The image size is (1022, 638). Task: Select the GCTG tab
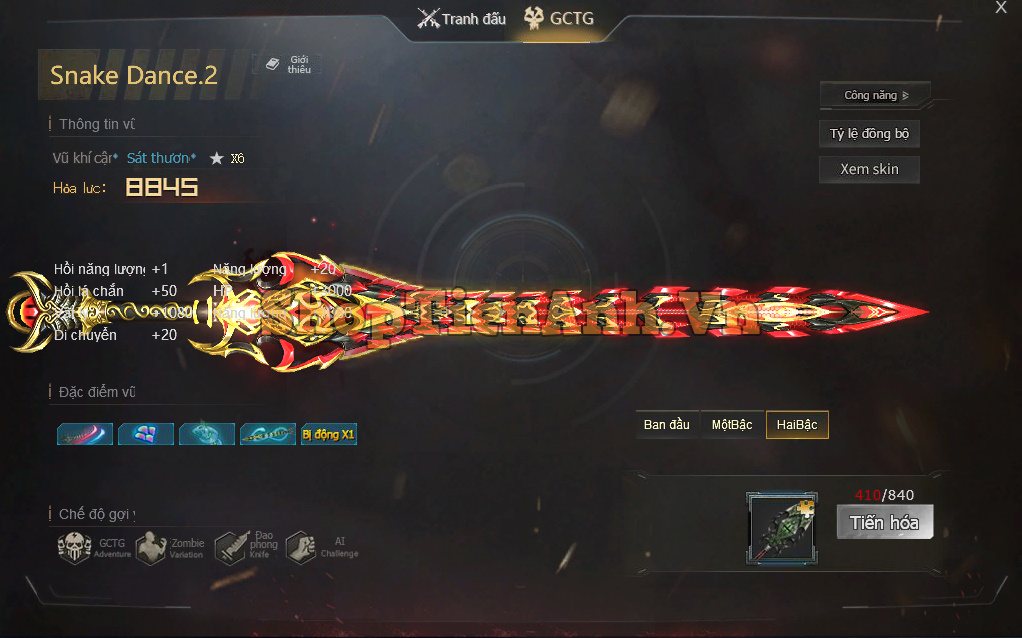pos(561,19)
